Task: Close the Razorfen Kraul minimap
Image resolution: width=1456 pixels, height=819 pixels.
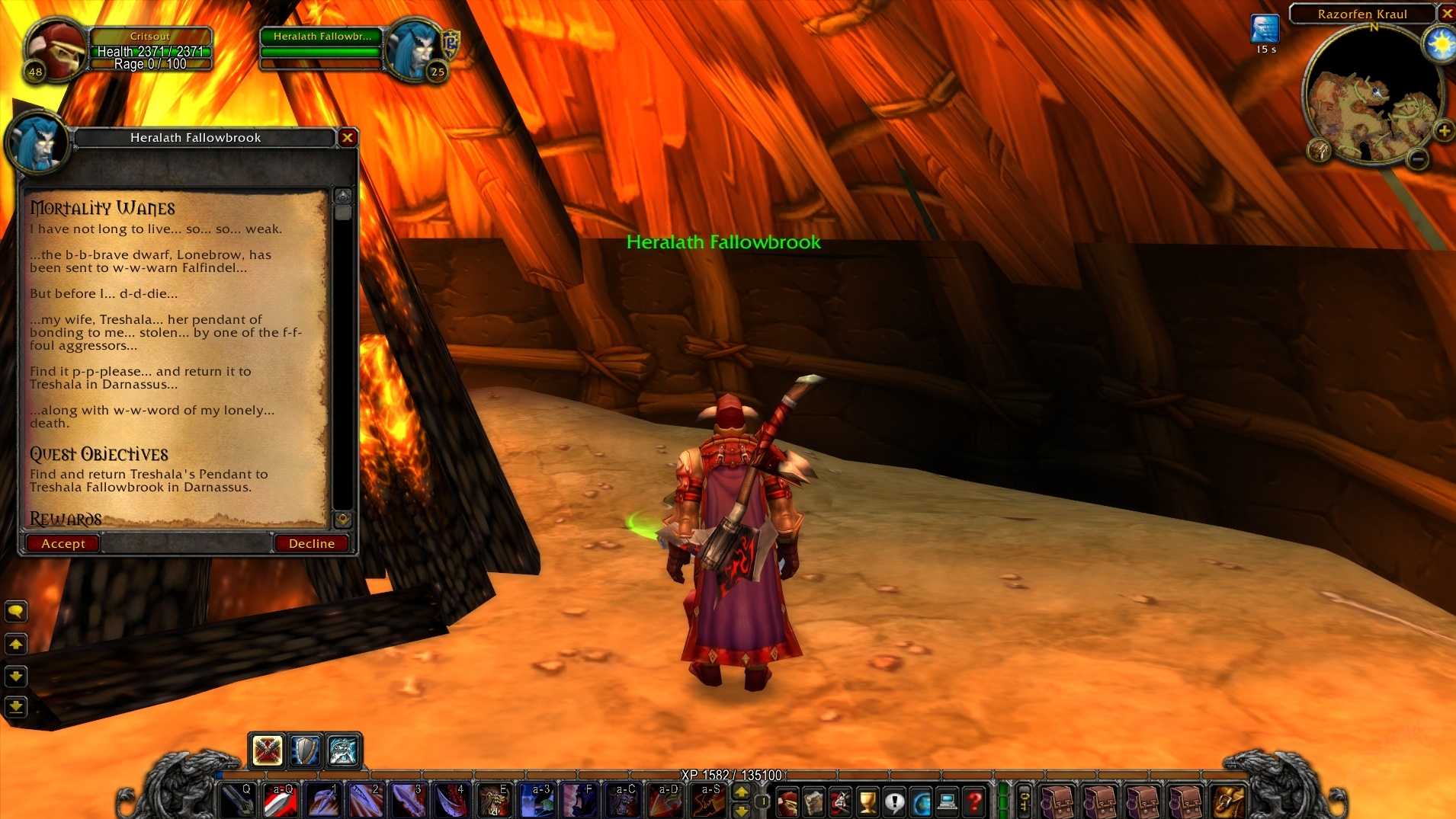Action: 1446,13
